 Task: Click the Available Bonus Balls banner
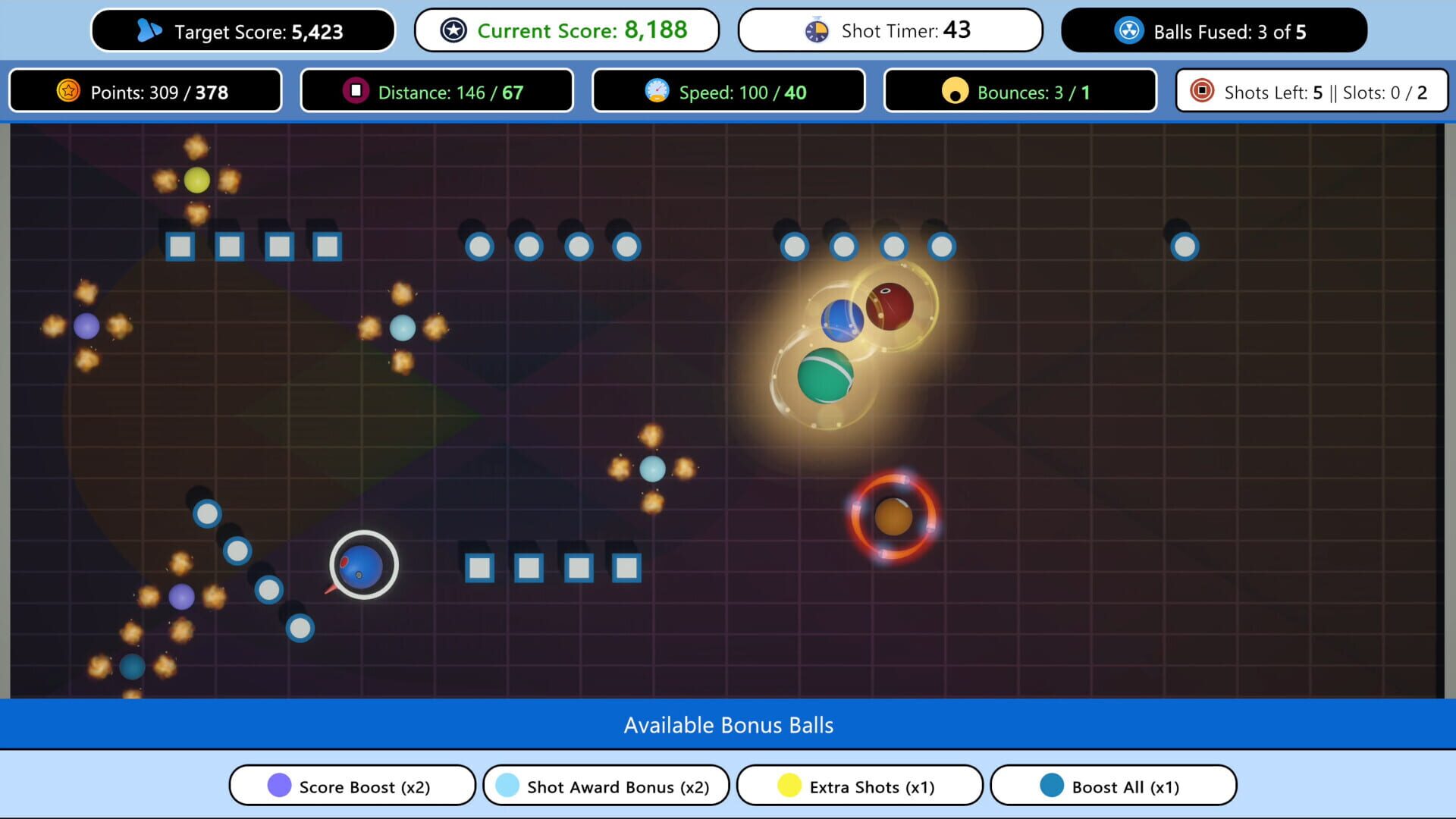pos(728,725)
